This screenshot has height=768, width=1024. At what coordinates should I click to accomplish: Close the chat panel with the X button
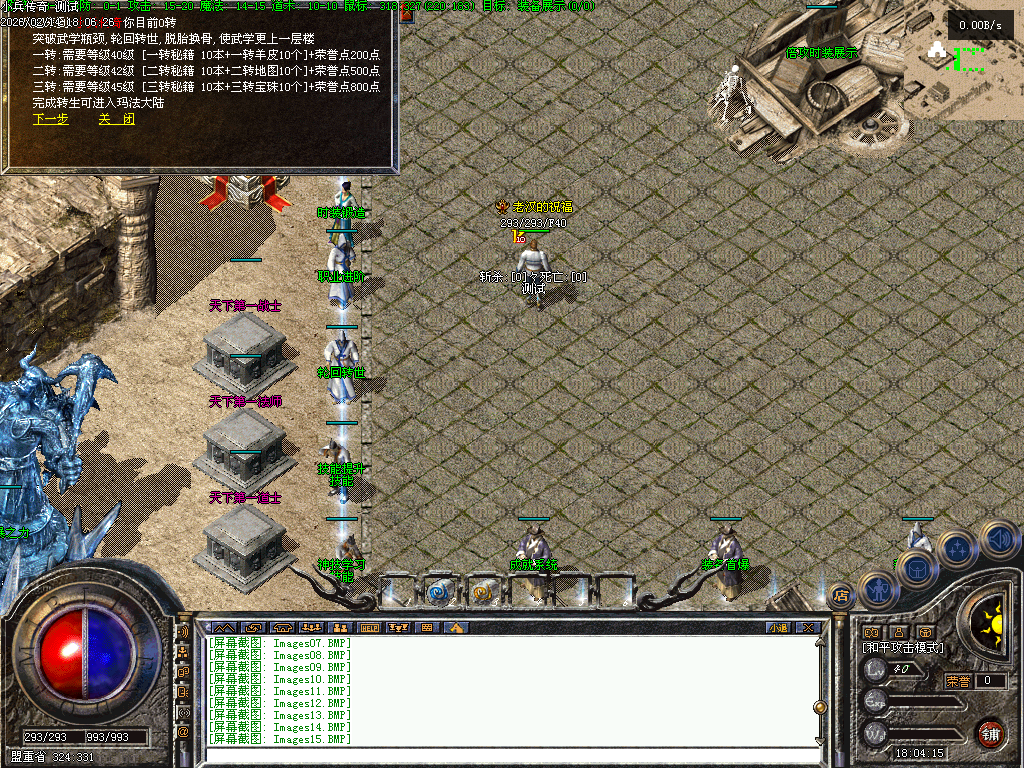[x=808, y=628]
